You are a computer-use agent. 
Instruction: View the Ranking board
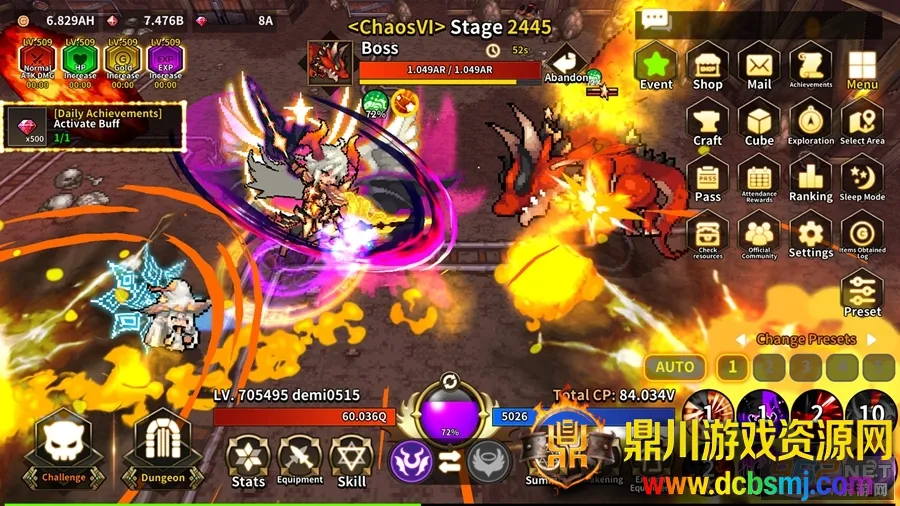(810, 180)
